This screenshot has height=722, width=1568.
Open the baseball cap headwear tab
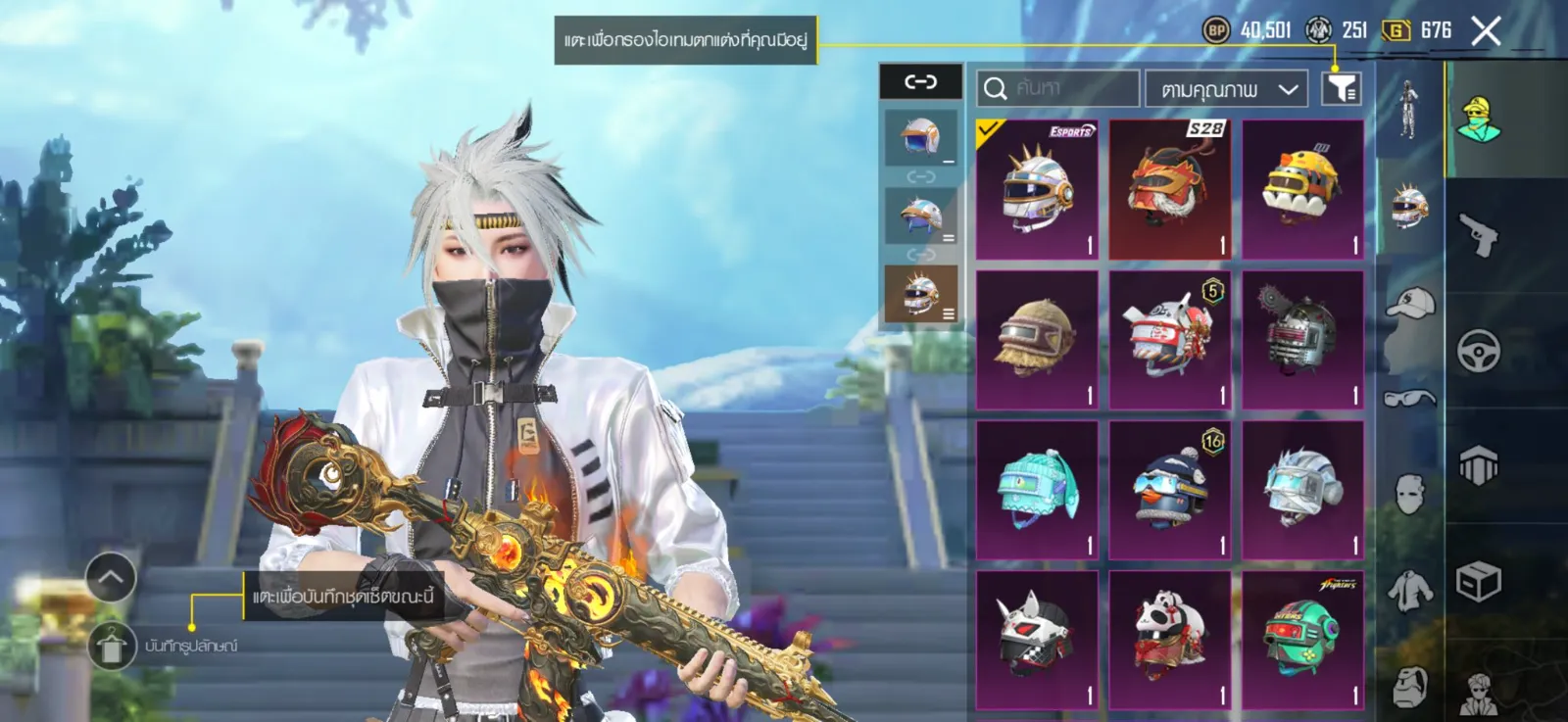[x=1409, y=304]
